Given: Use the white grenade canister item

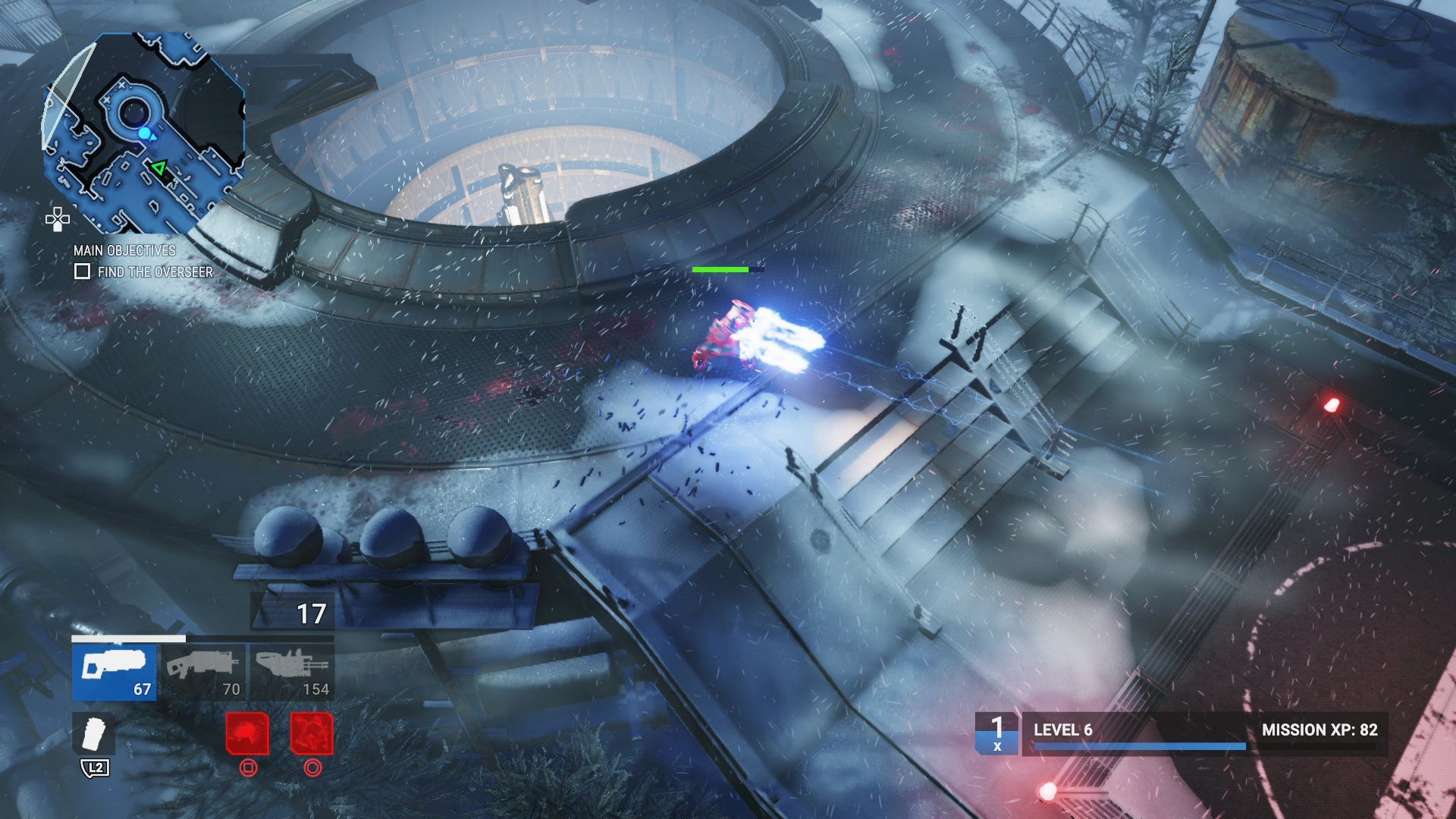Looking at the screenshot, I should [95, 734].
